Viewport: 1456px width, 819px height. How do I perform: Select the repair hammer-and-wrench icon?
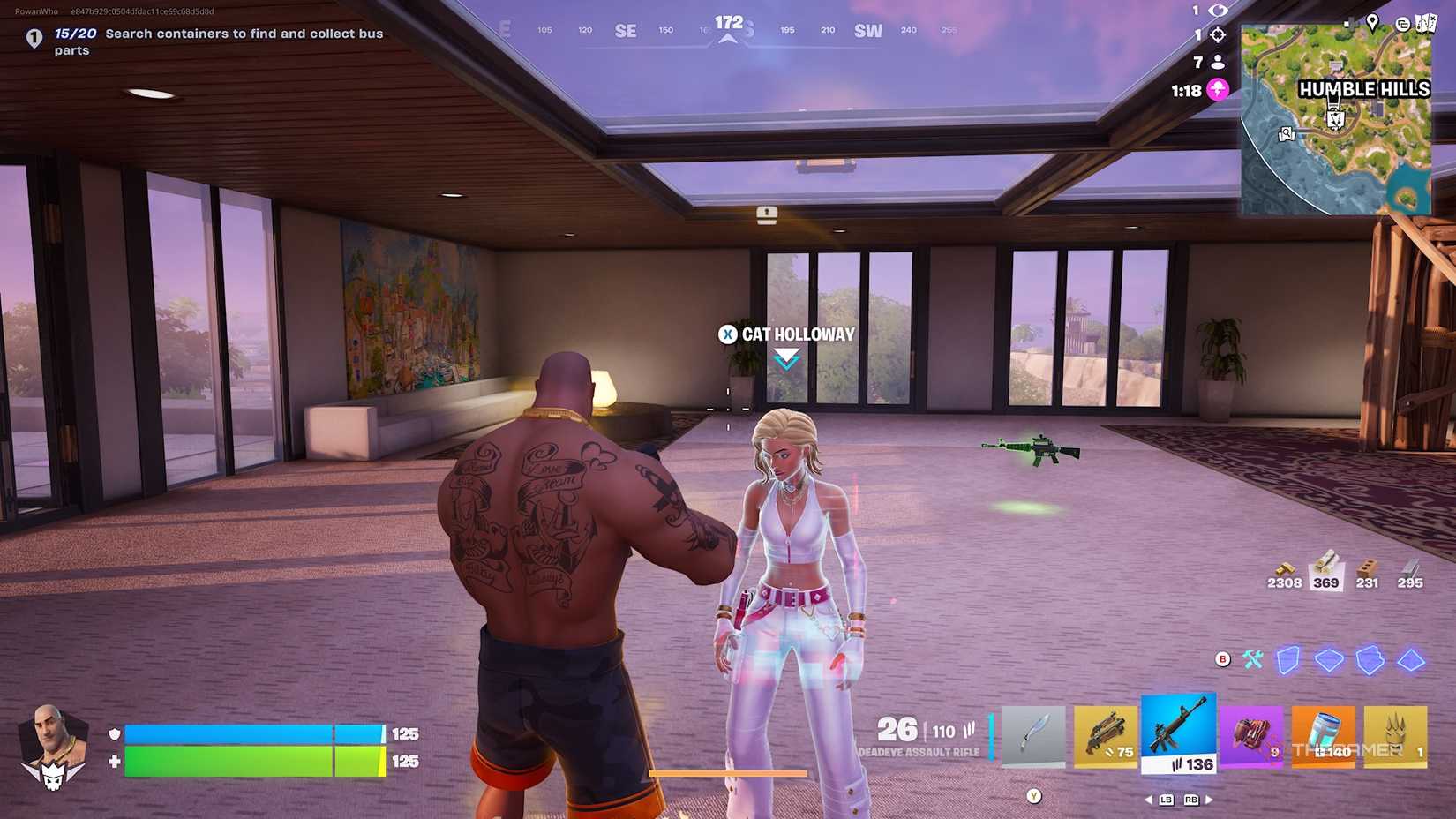pos(1253,658)
